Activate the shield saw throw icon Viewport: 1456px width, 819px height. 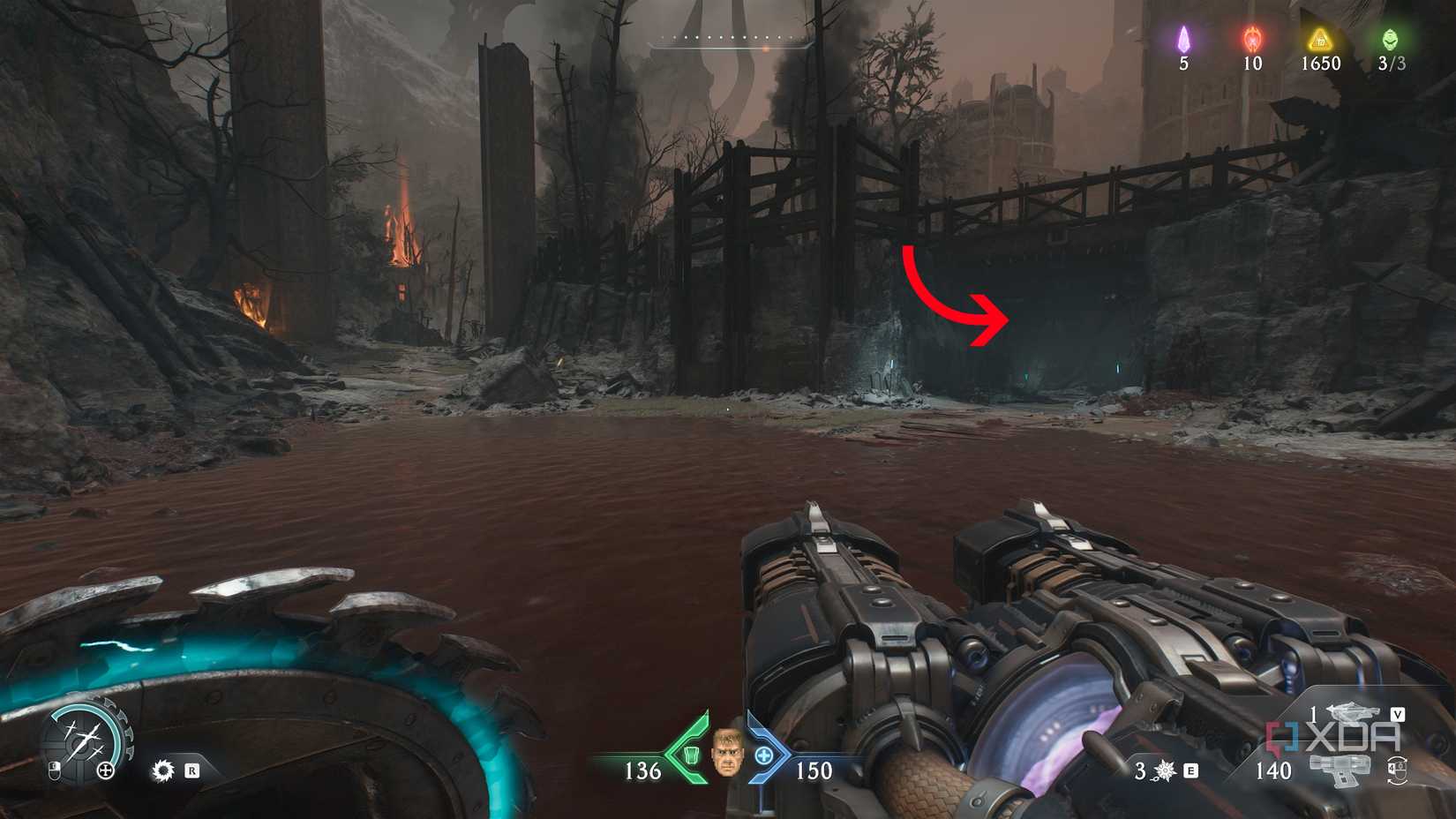163,770
